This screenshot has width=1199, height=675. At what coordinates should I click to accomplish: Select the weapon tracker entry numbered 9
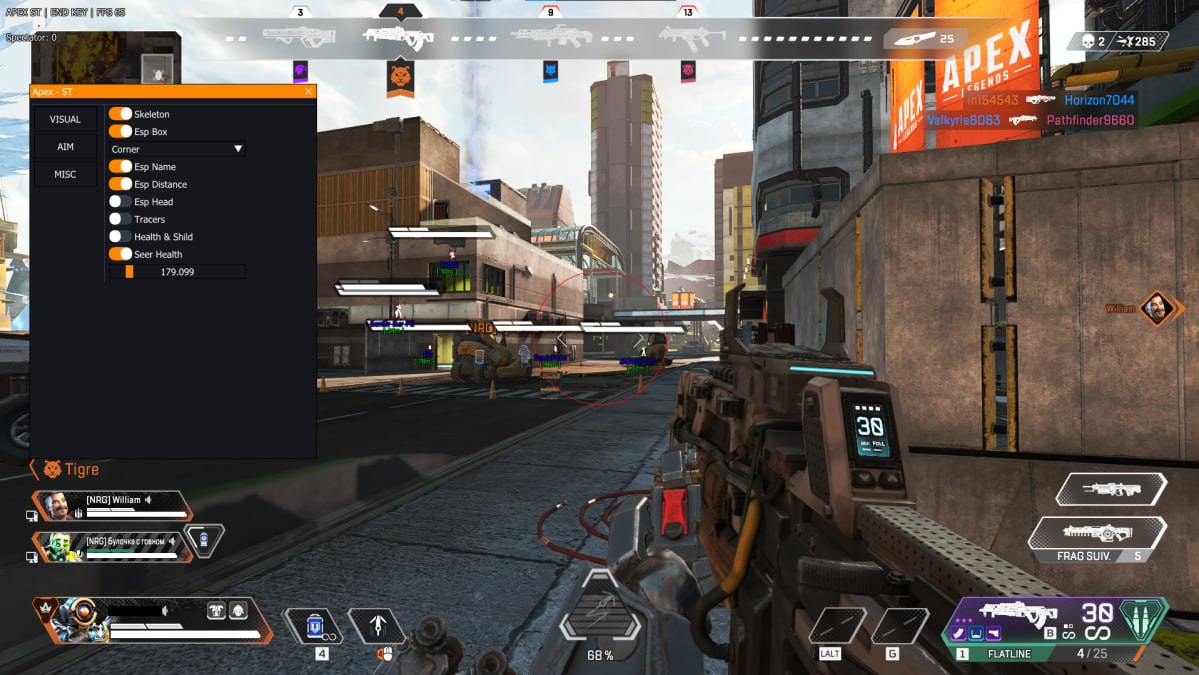tap(550, 37)
